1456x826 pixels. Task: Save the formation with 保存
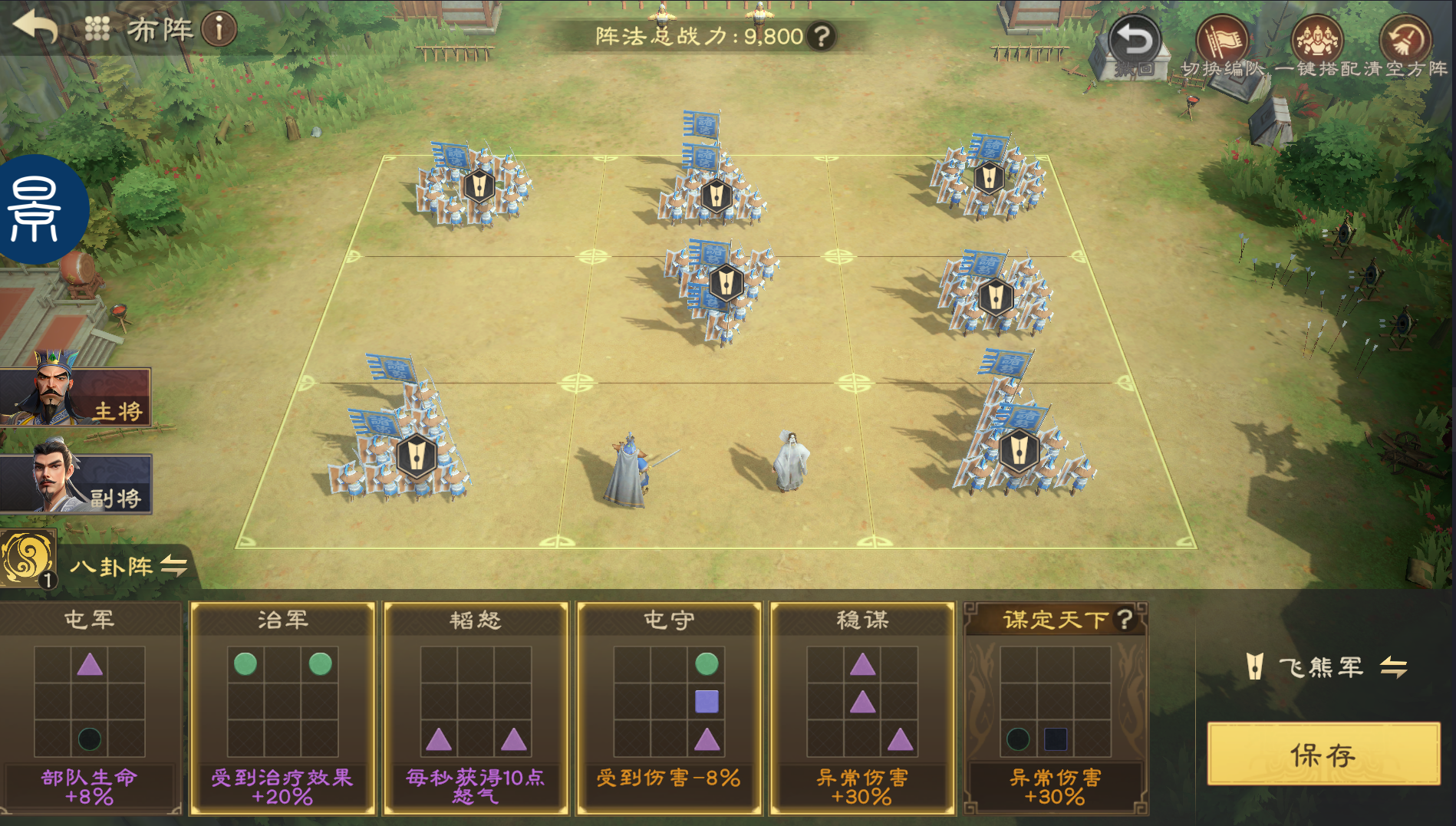(1323, 755)
